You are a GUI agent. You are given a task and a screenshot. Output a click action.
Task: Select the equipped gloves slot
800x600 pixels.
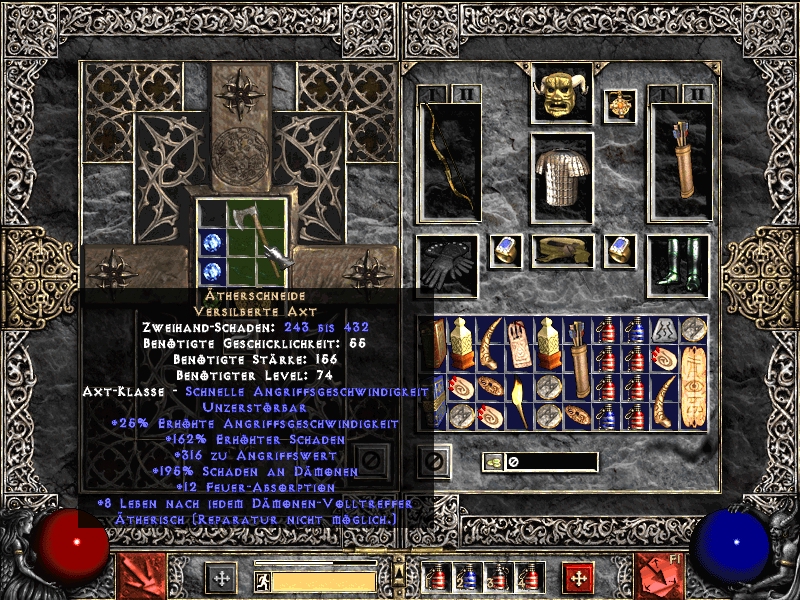tap(448, 264)
